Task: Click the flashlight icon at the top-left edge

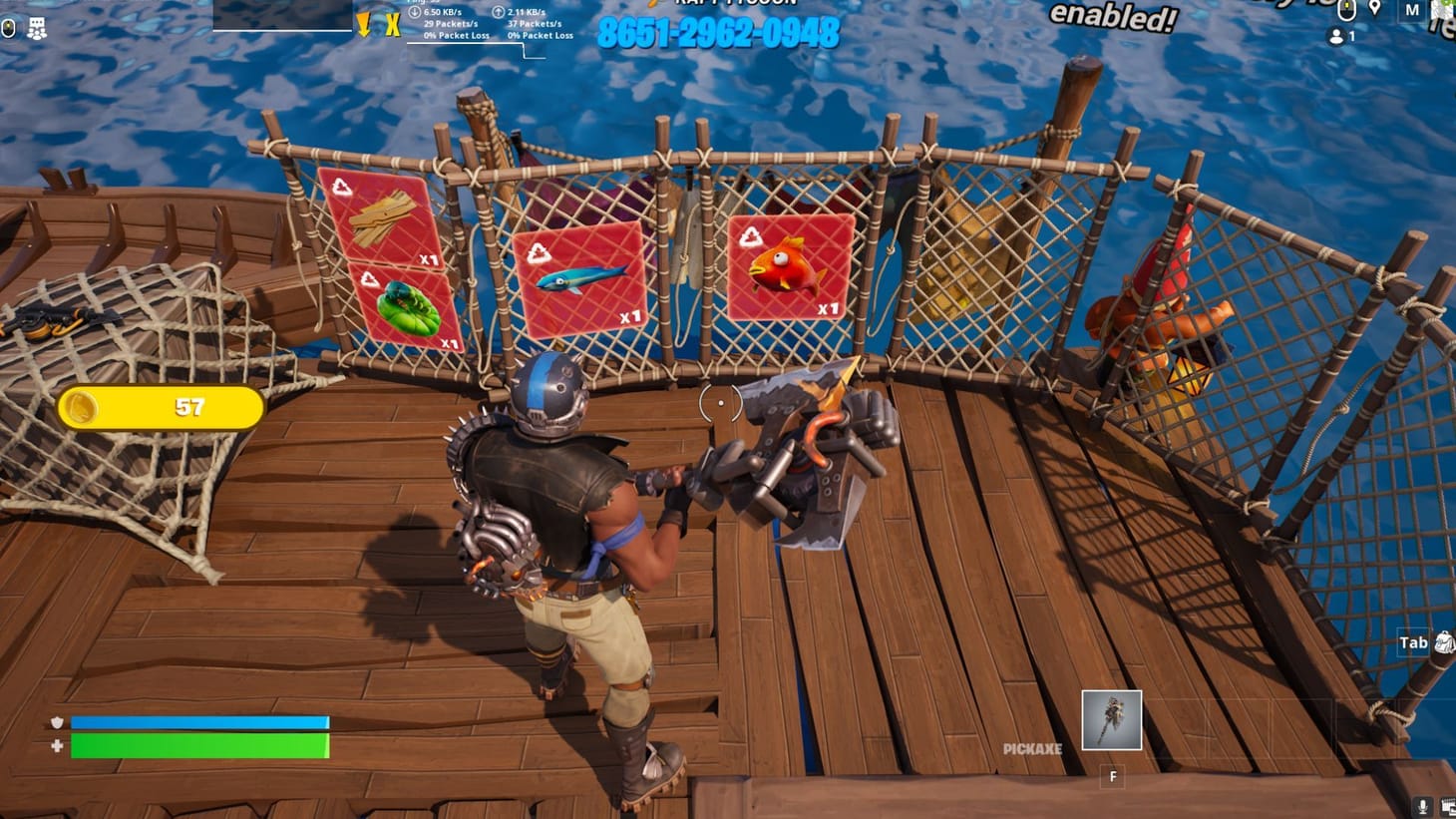Action: pos(8,27)
